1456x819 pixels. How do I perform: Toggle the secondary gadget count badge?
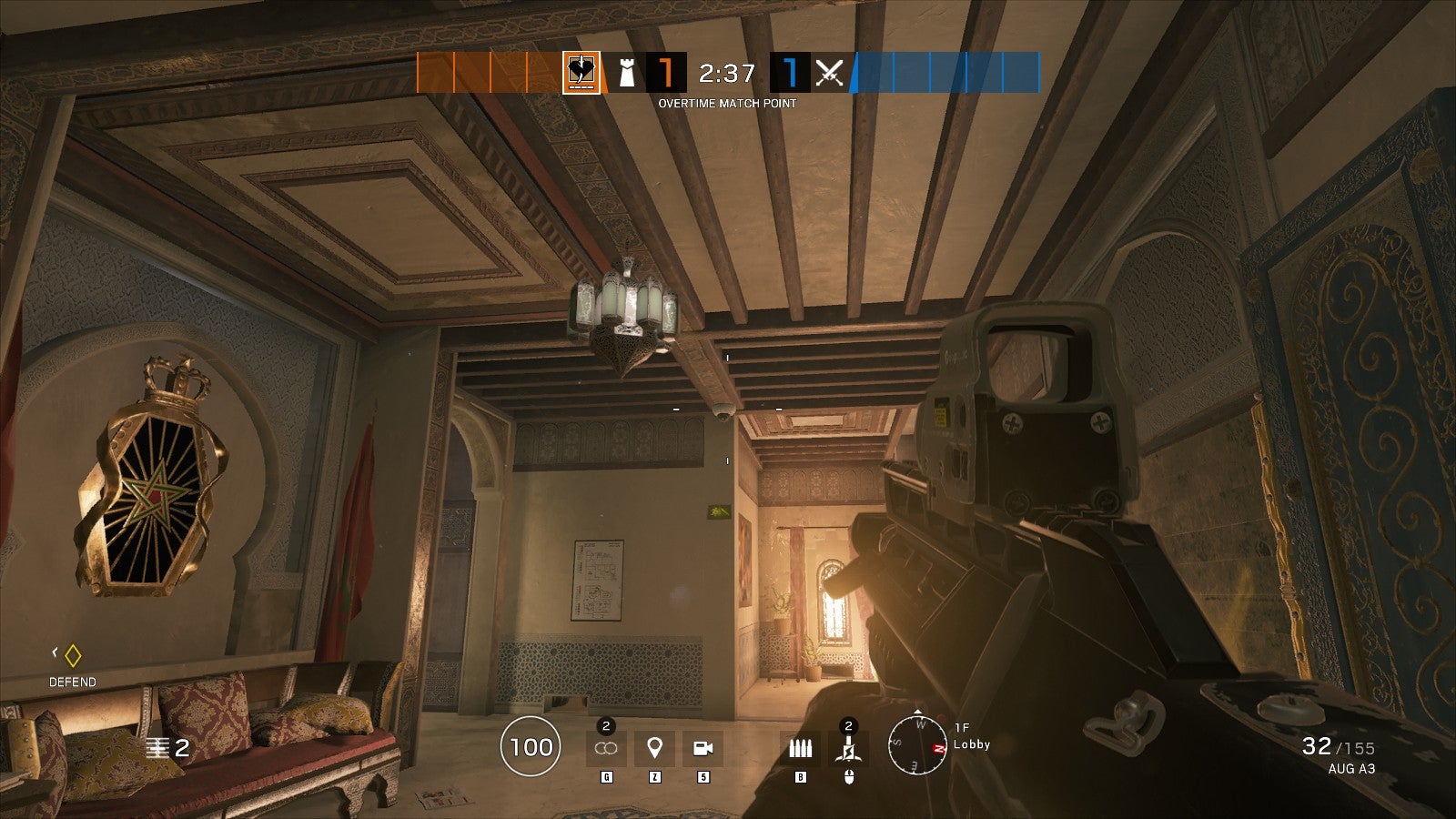coord(848,725)
